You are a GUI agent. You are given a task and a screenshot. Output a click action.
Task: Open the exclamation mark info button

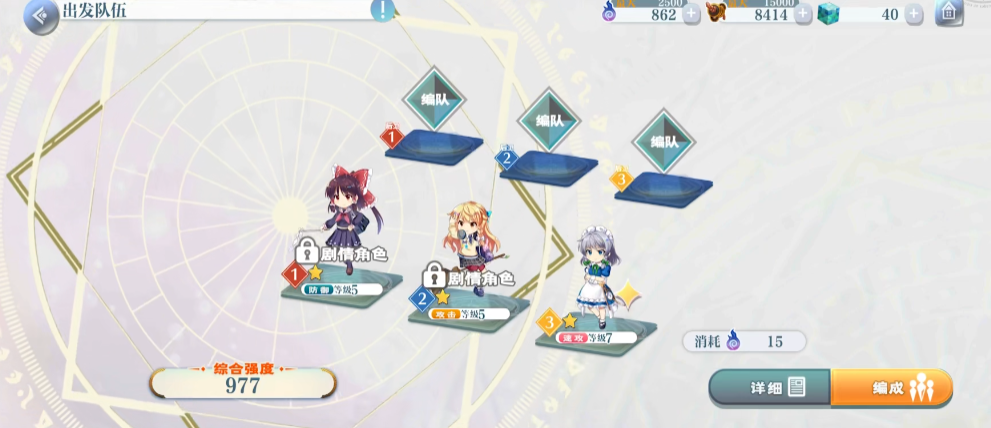(383, 11)
